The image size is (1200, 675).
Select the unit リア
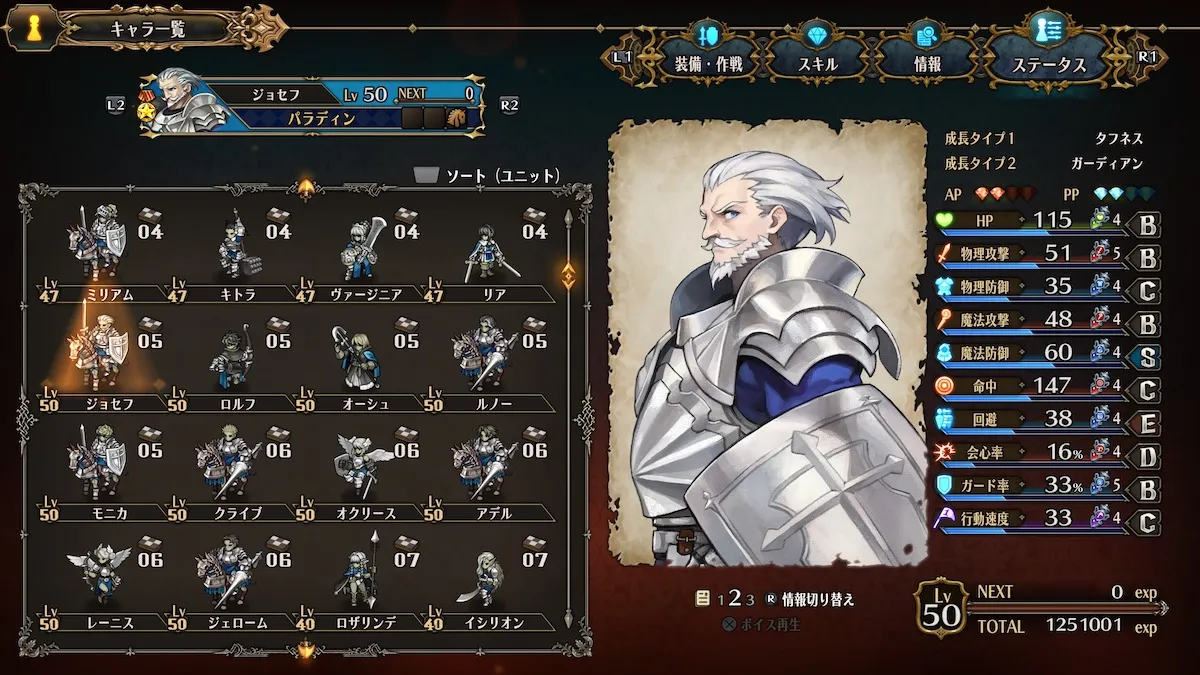tap(489, 250)
